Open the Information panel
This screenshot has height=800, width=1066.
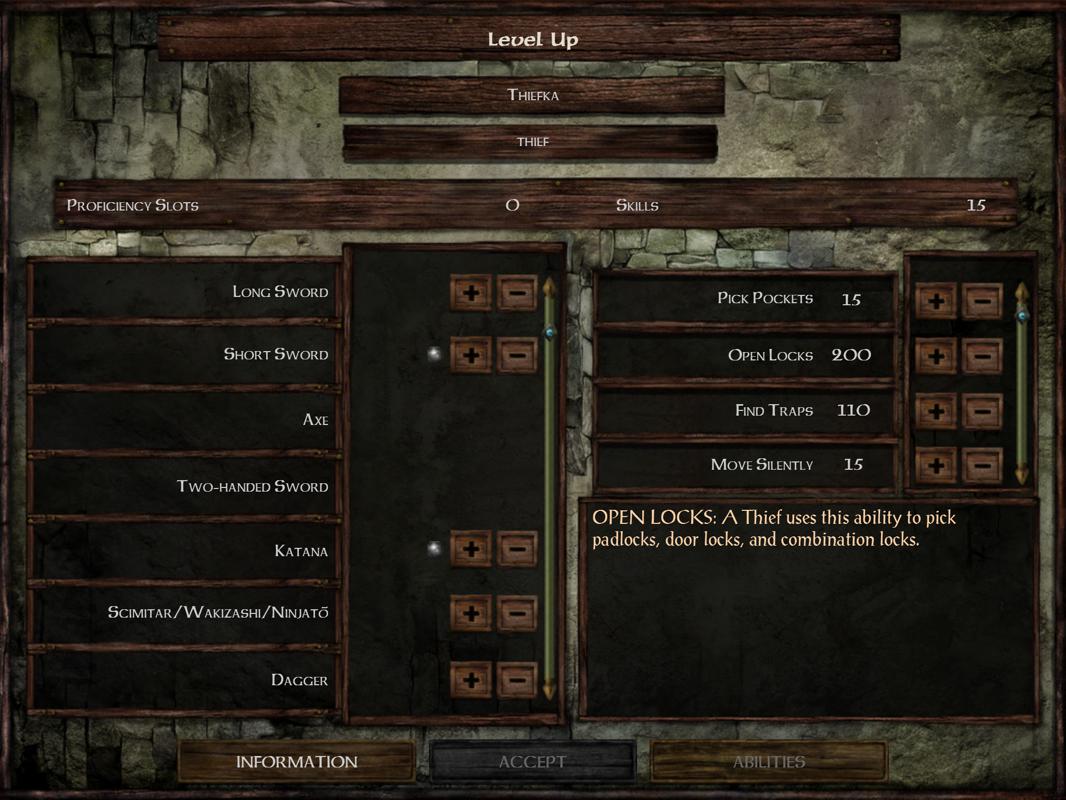point(296,762)
